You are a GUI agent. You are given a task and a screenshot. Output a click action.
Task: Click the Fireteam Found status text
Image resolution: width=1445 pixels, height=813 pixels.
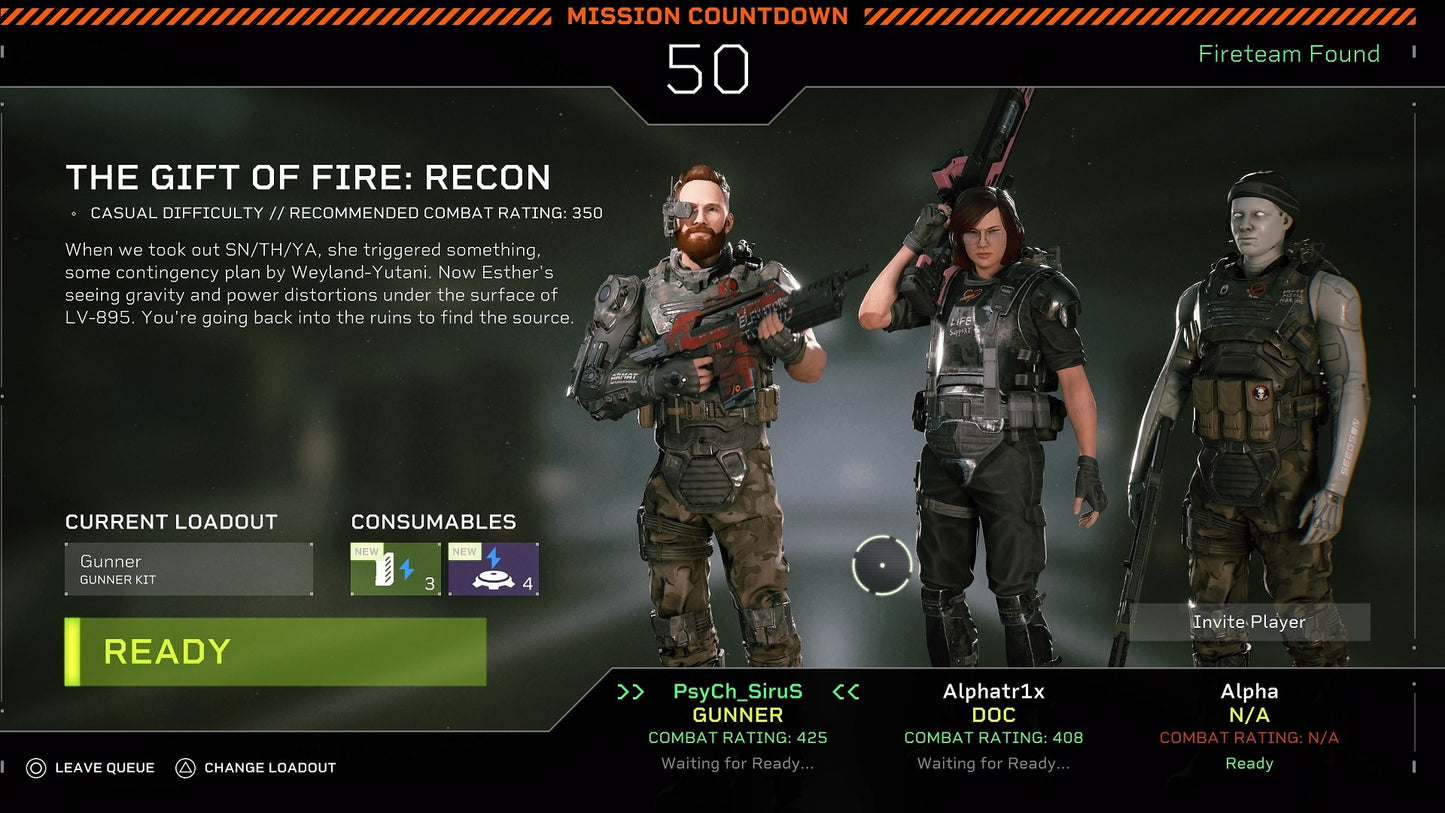pyautogui.click(x=1288, y=54)
